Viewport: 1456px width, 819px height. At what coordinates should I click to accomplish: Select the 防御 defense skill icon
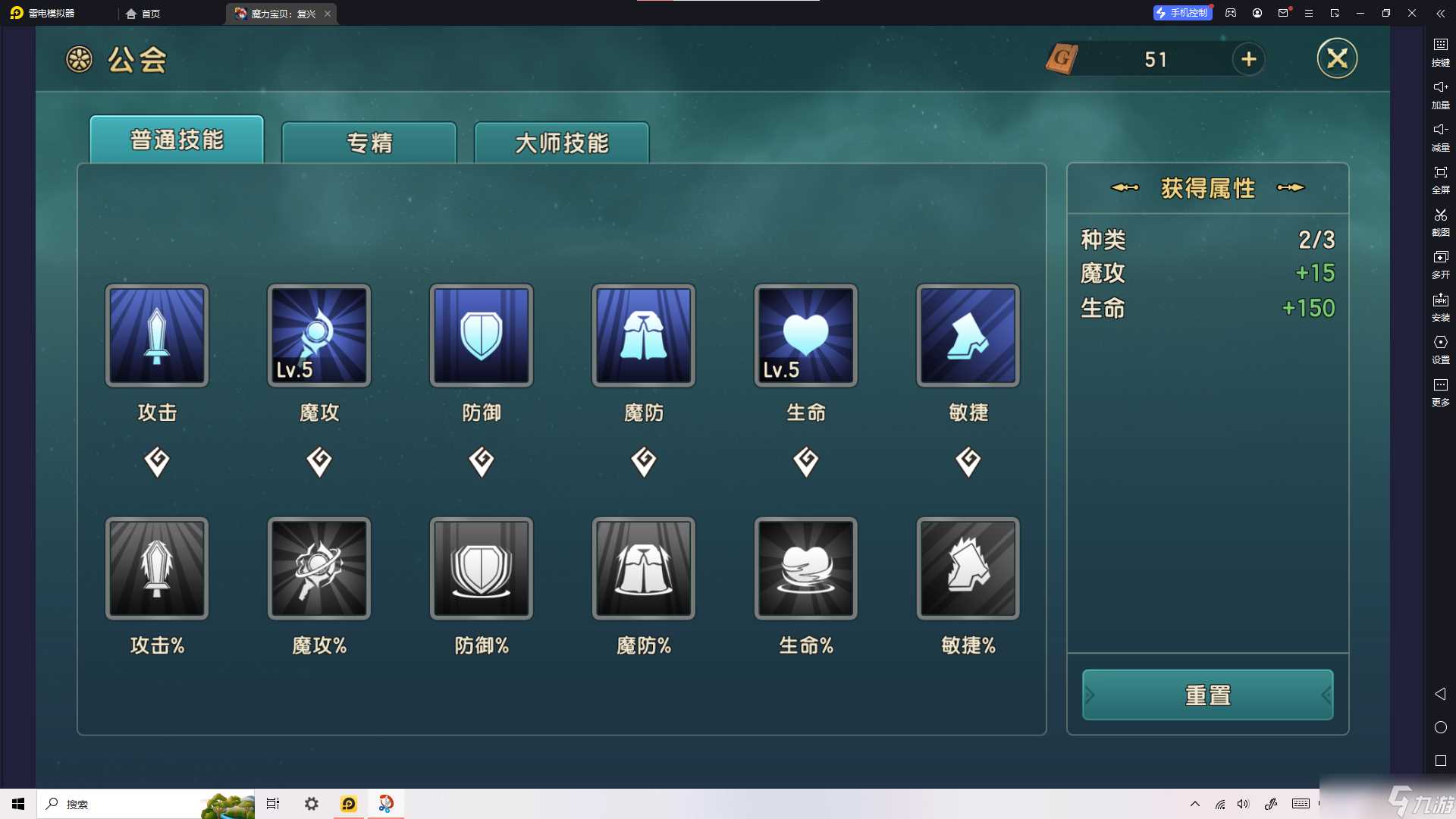click(481, 335)
